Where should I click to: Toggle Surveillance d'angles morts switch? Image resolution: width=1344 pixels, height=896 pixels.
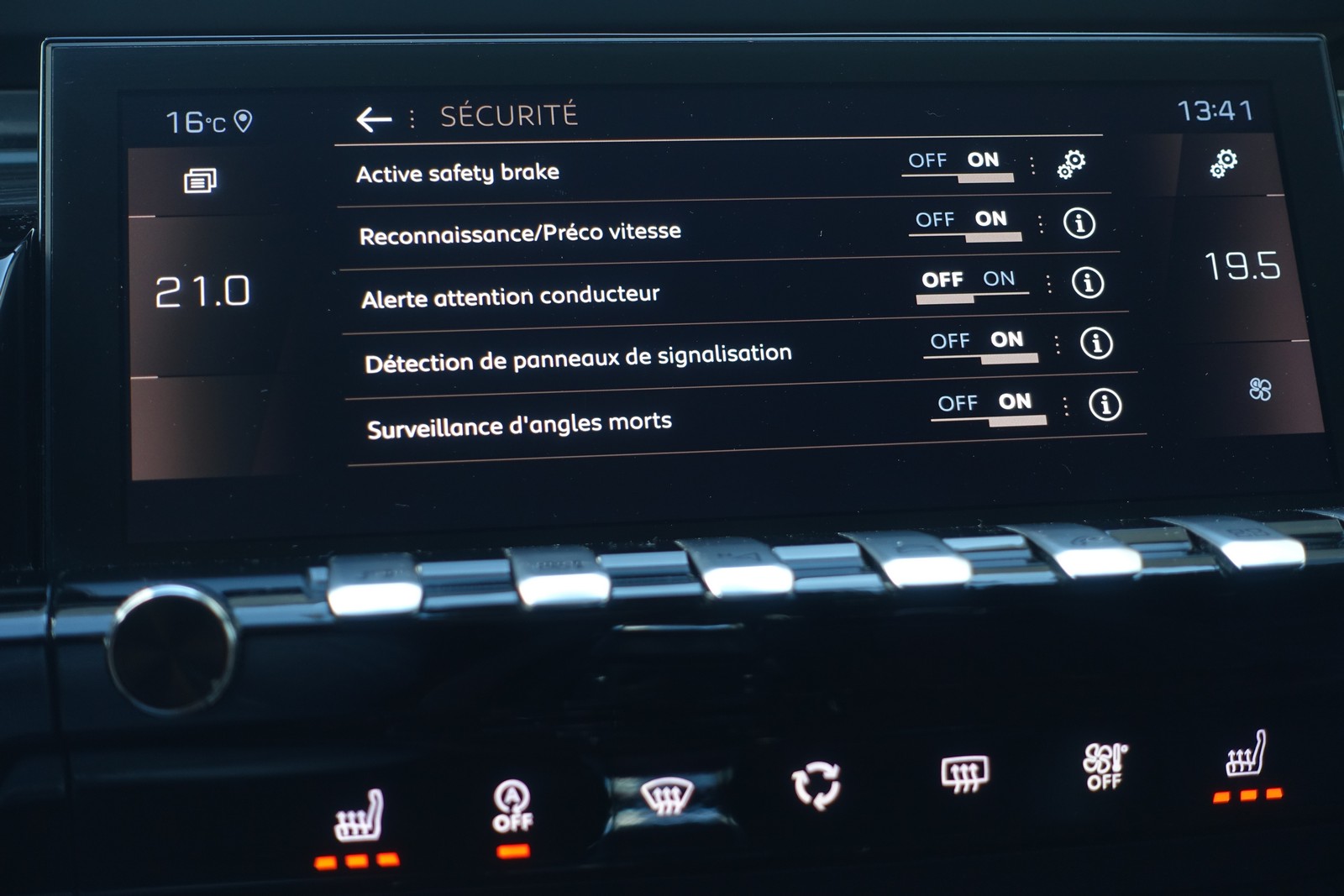click(x=988, y=406)
